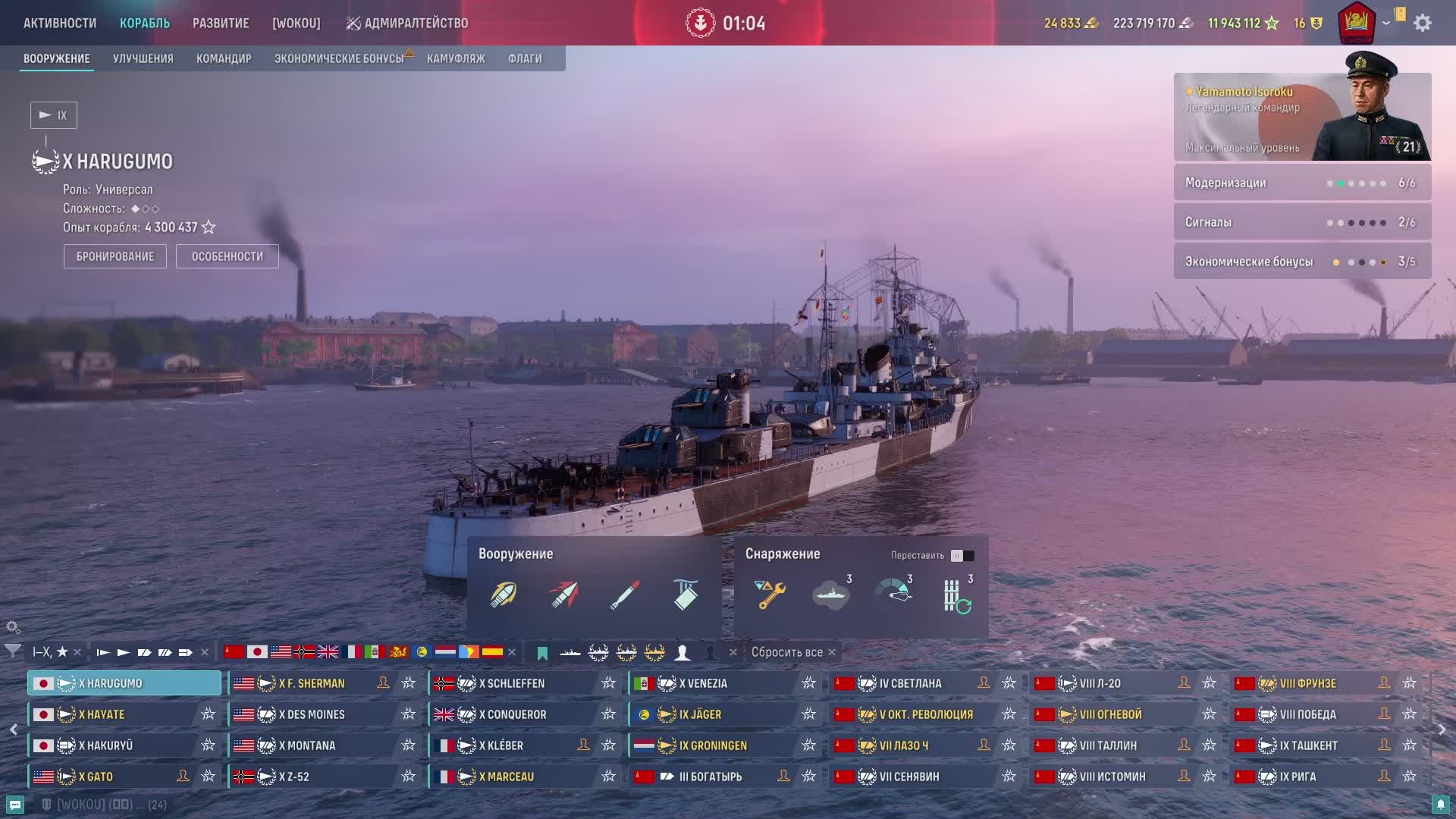Open the Адмиралтейство section

[407, 24]
